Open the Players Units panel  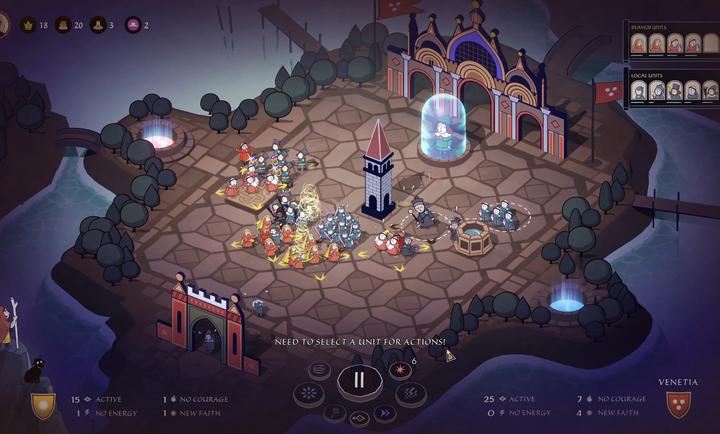[648, 26]
